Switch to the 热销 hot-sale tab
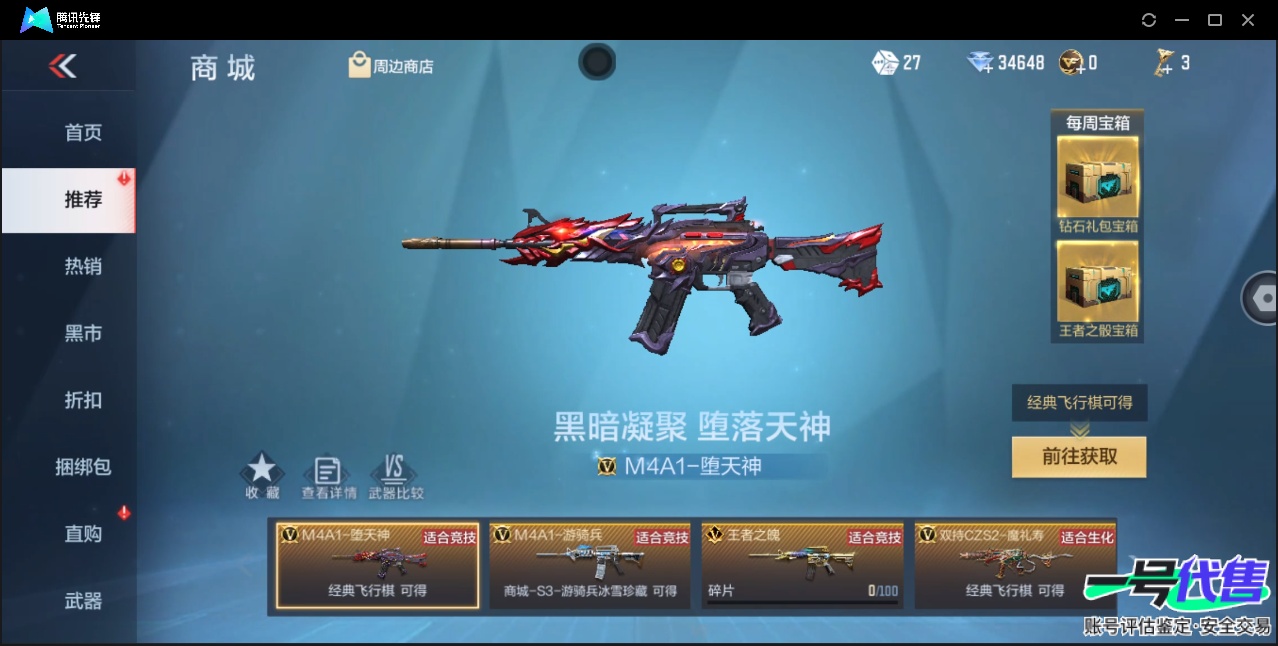This screenshot has width=1278, height=646. click(x=83, y=267)
